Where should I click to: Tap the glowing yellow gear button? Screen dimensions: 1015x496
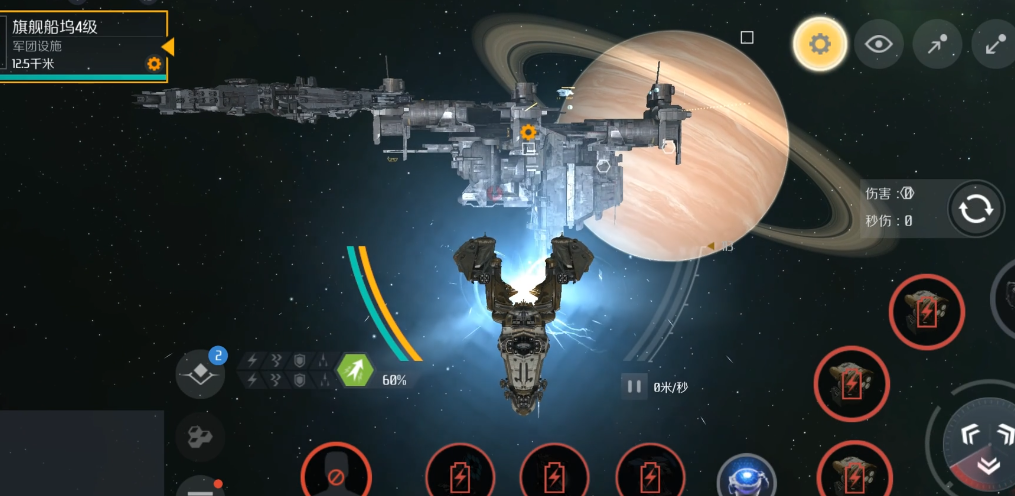(820, 44)
